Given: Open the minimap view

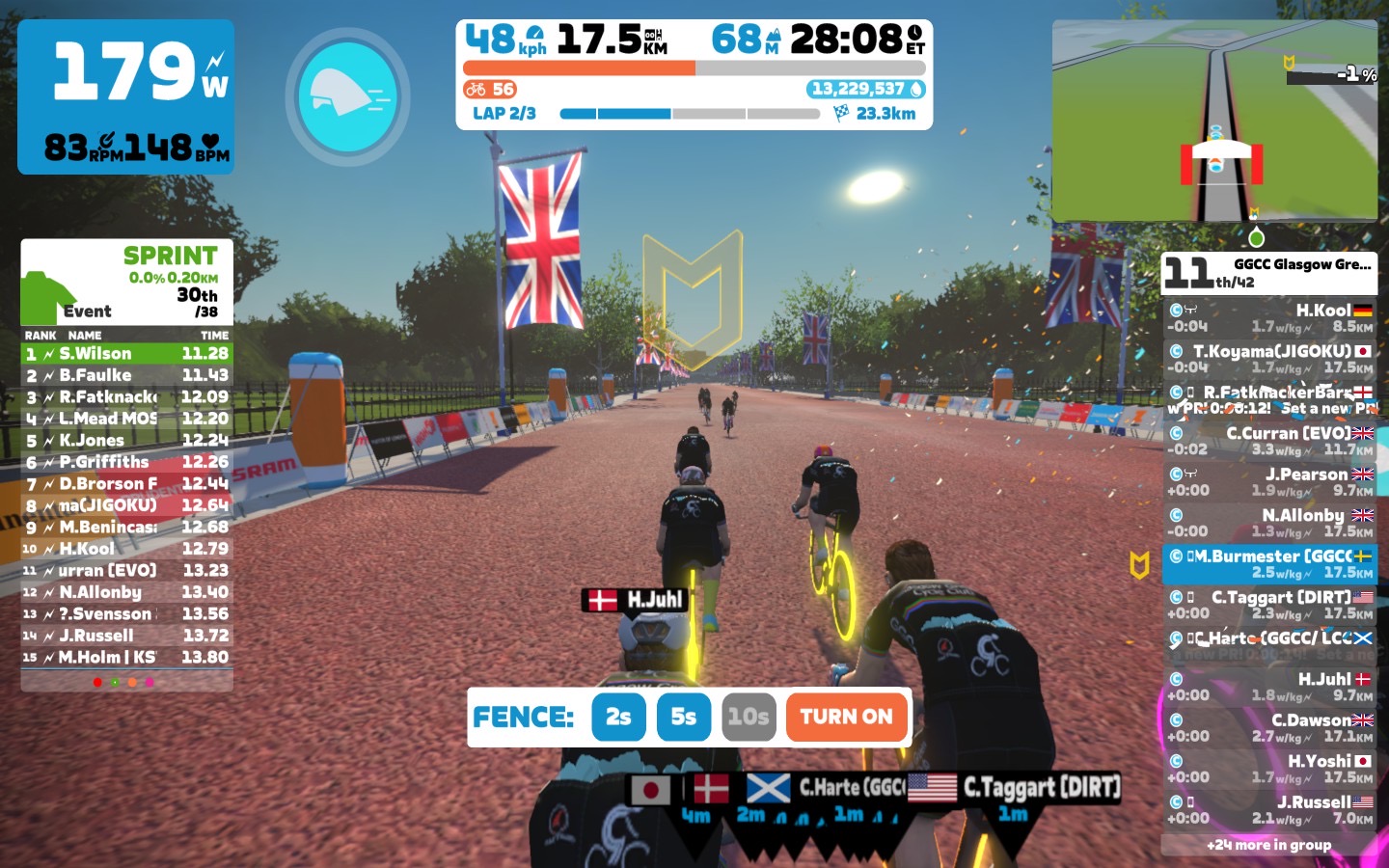Looking at the screenshot, I should point(1214,121).
